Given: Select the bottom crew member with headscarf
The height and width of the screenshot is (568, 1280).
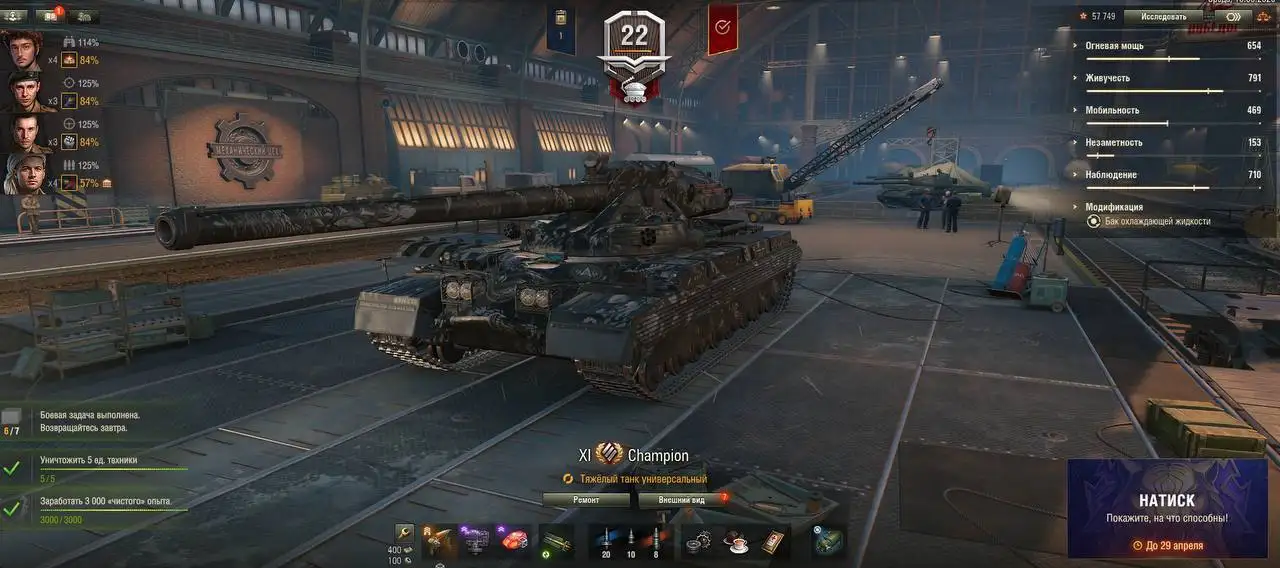Looking at the screenshot, I should [22, 174].
